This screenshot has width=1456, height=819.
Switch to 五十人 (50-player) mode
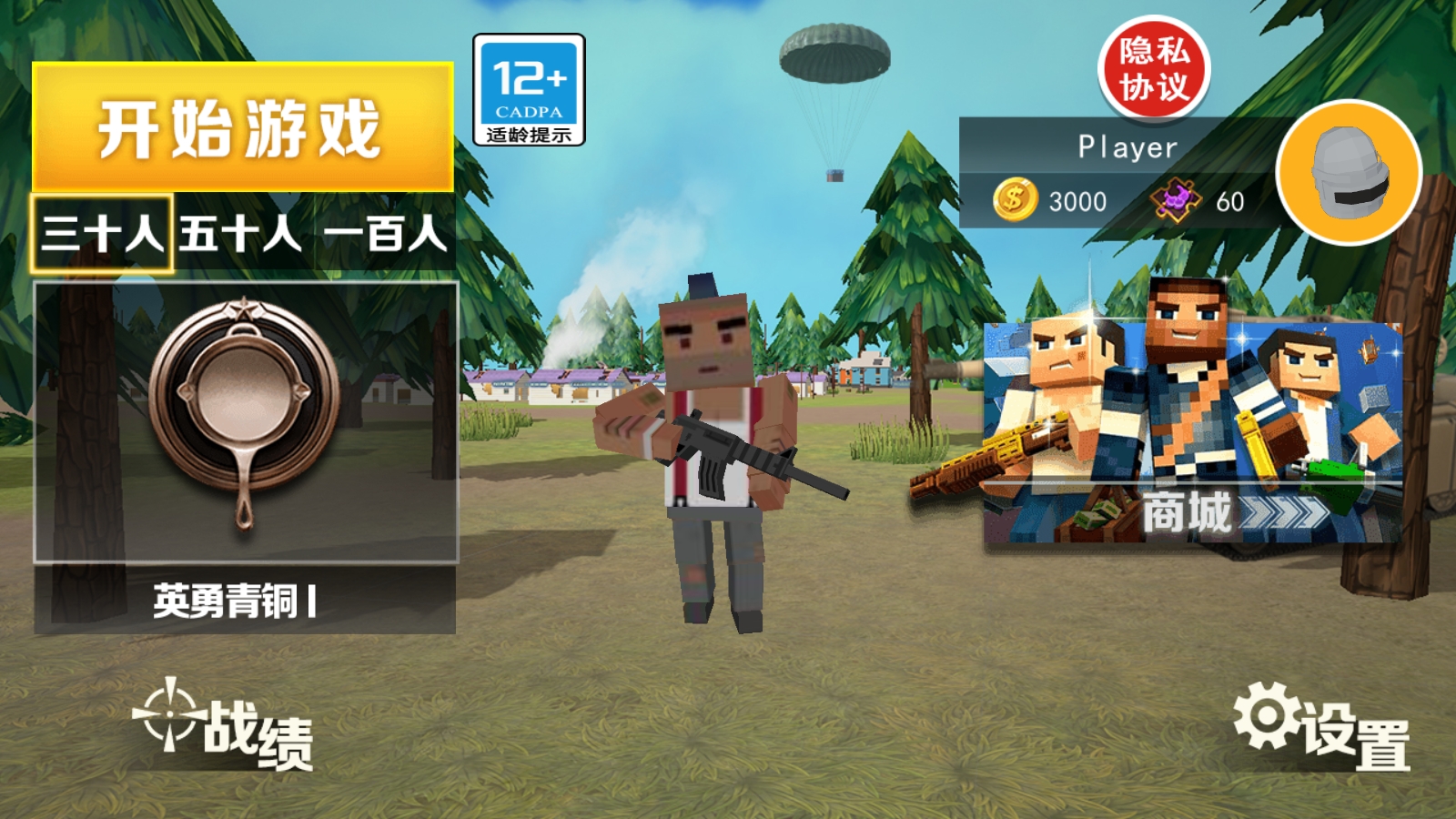[x=237, y=234]
